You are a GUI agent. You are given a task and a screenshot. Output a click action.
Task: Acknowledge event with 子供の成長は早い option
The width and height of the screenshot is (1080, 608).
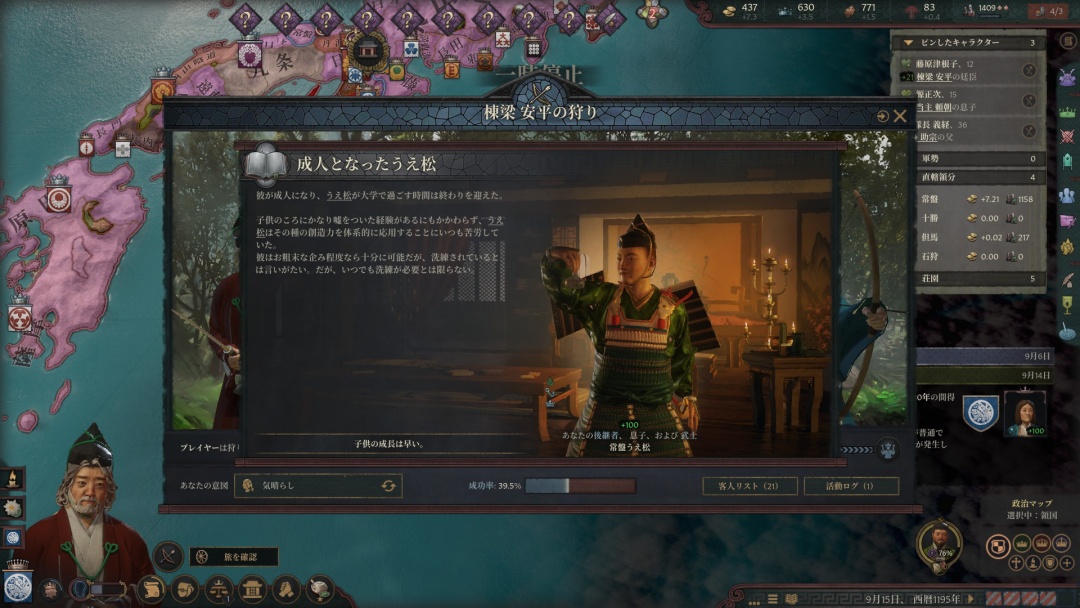[x=390, y=443]
